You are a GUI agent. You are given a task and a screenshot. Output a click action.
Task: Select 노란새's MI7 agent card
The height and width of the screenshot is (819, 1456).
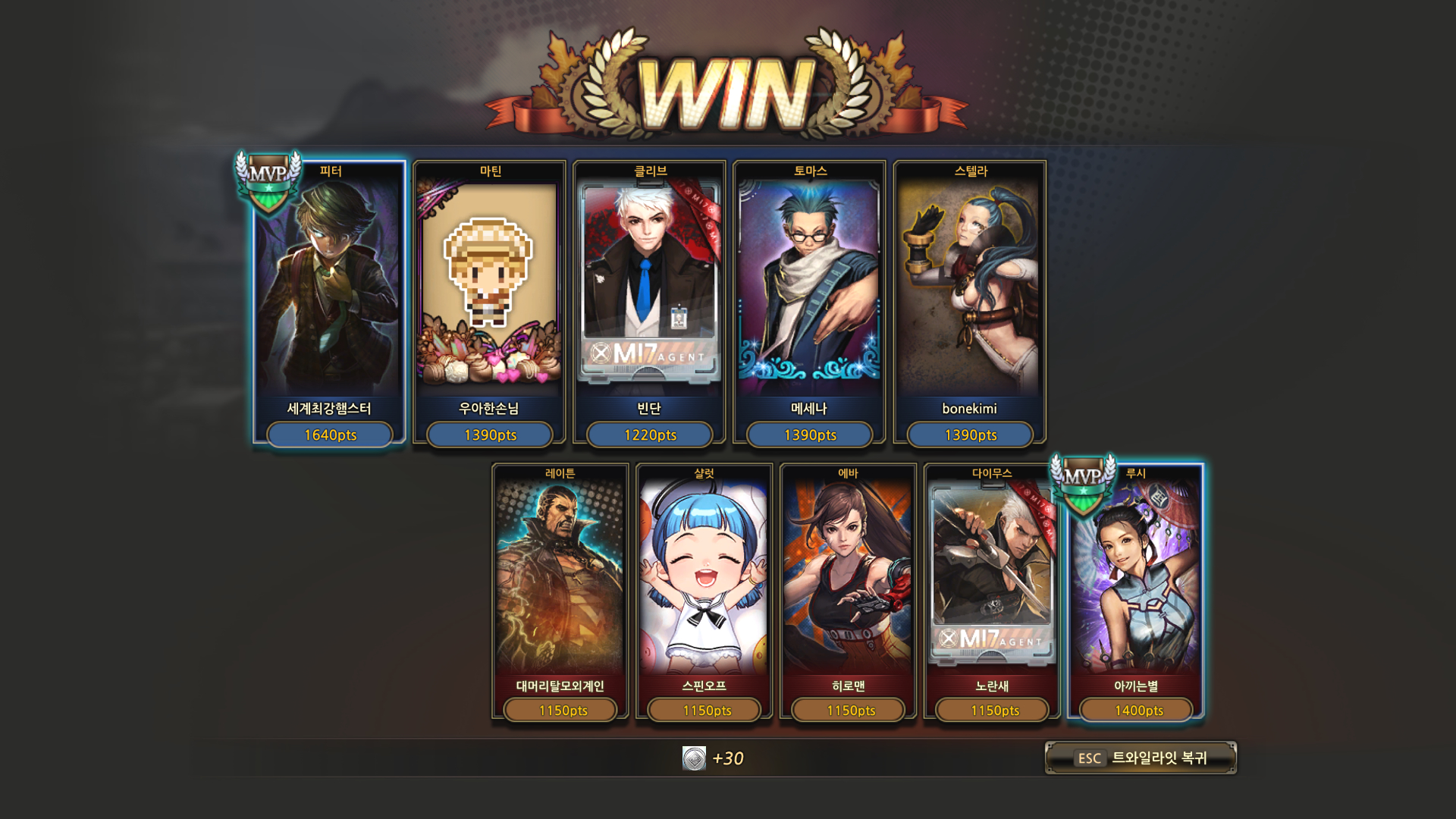click(x=992, y=591)
